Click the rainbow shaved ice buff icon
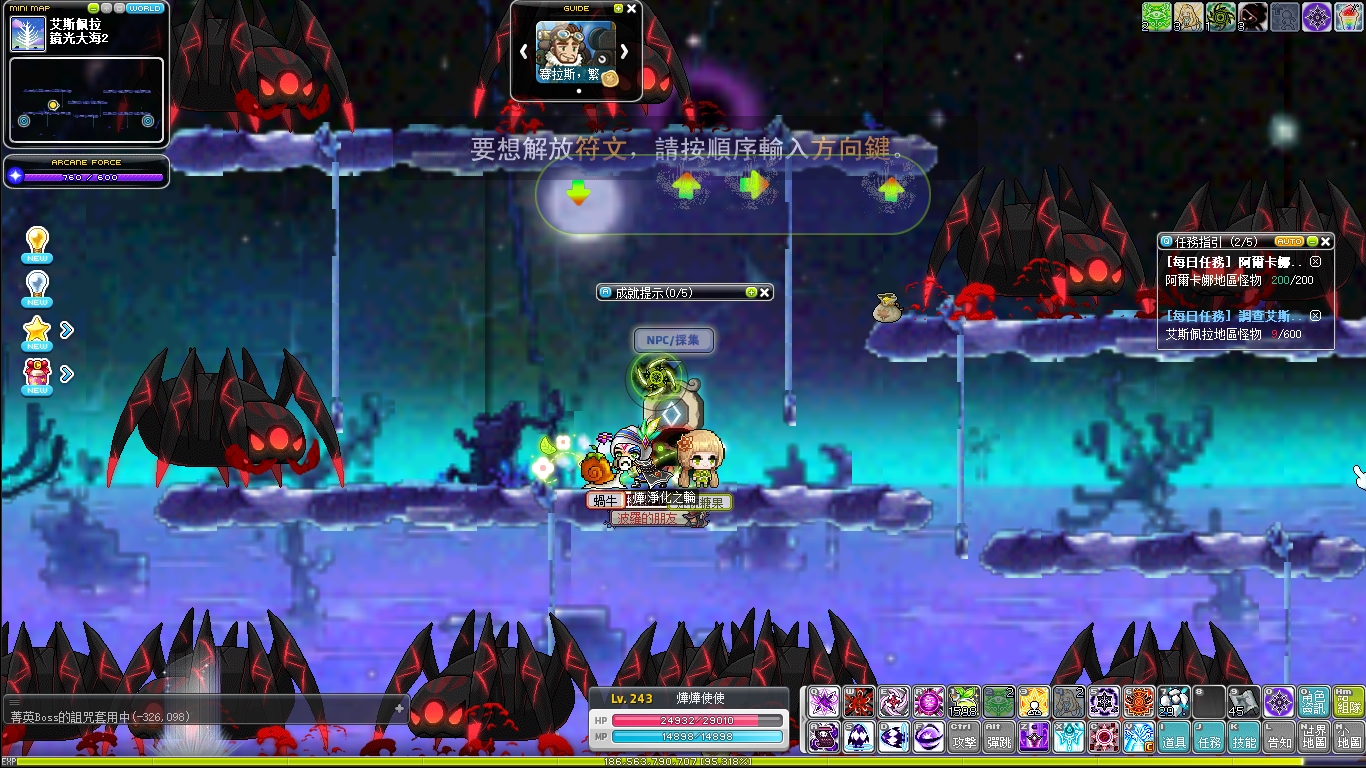Image resolution: width=1366 pixels, height=768 pixels. pos(1348,16)
